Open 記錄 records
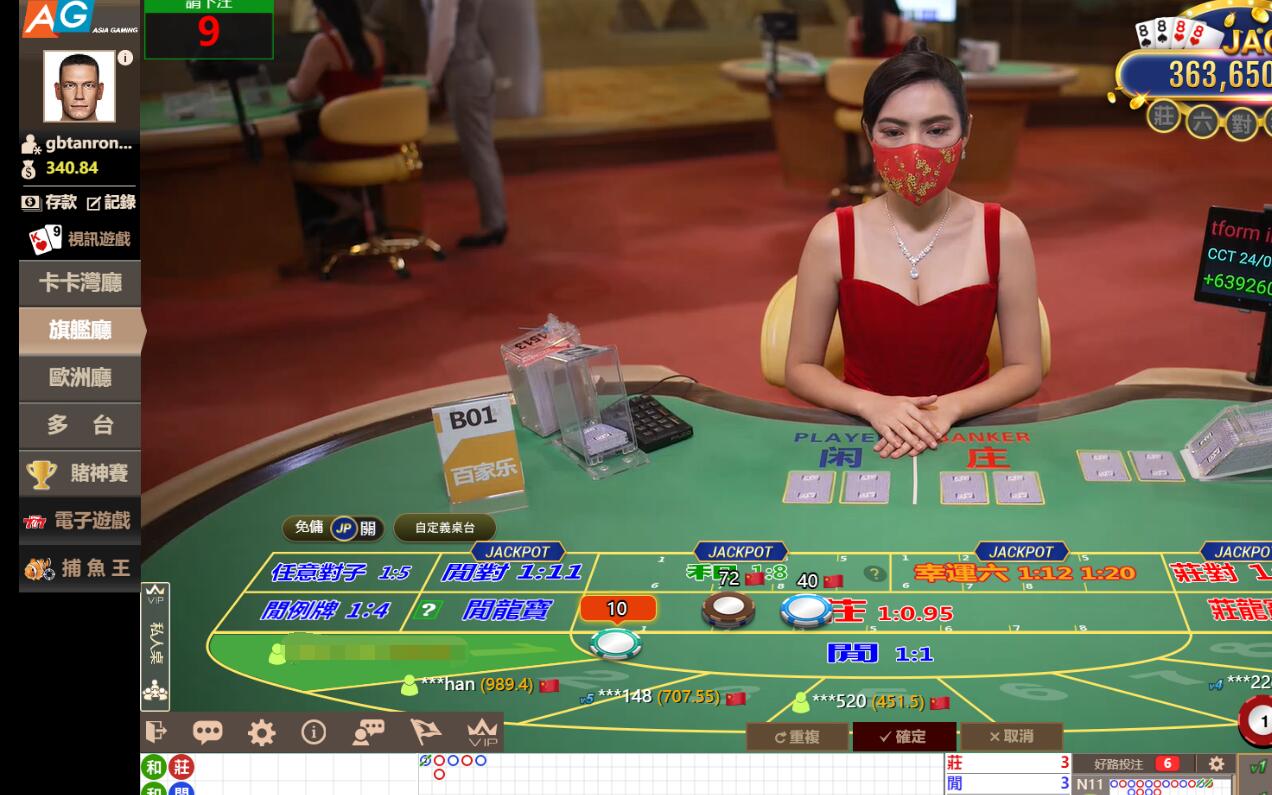Screen dimensions: 1272x795 coord(111,202)
